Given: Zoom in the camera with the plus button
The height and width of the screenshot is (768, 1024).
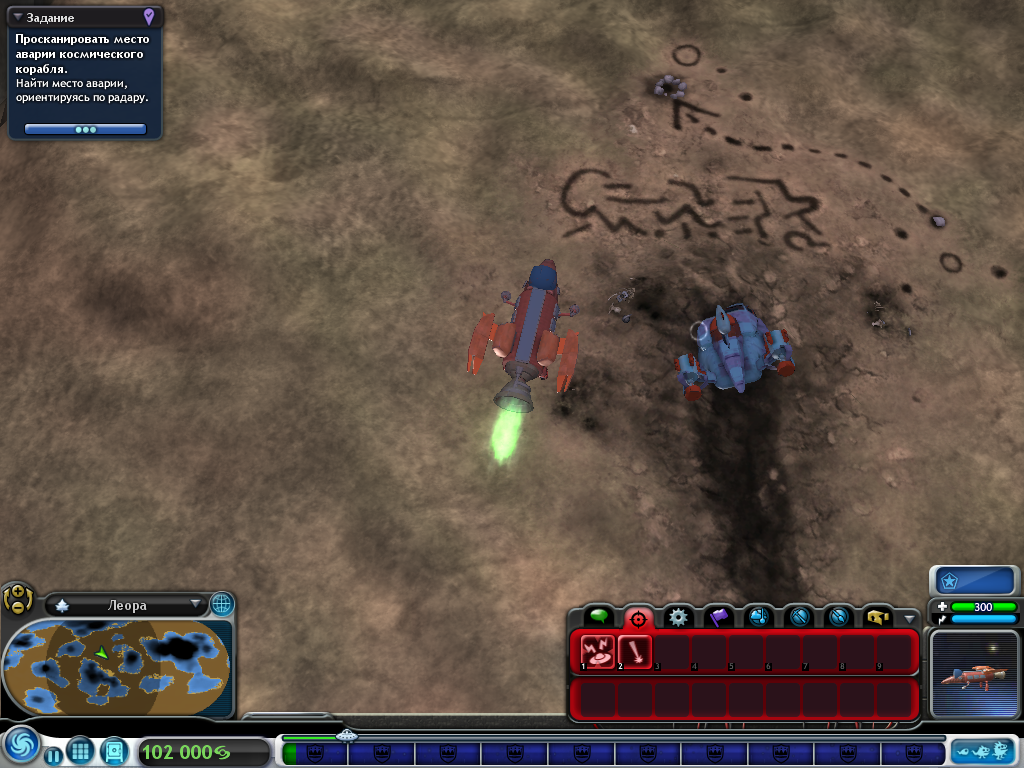Looking at the screenshot, I should [x=17, y=592].
